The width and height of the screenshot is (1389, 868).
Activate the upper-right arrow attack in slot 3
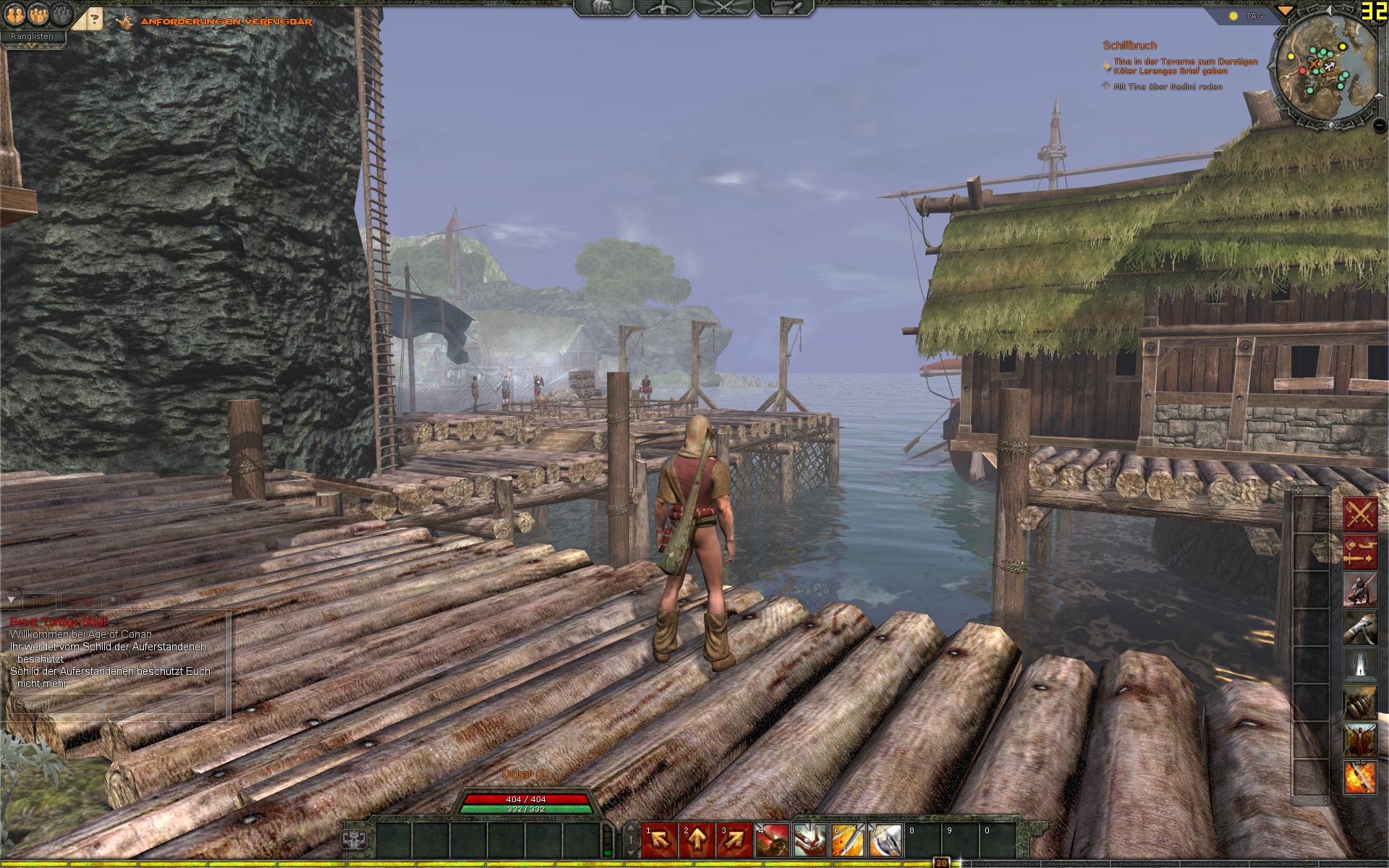[734, 841]
